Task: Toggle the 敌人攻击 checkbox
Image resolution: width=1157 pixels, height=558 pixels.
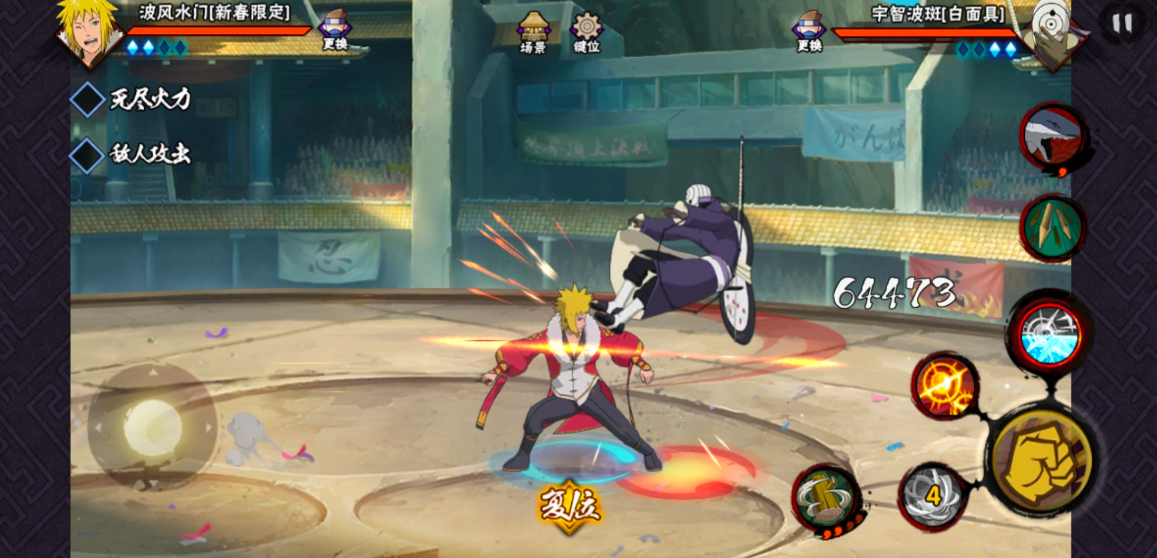Action: point(88,155)
